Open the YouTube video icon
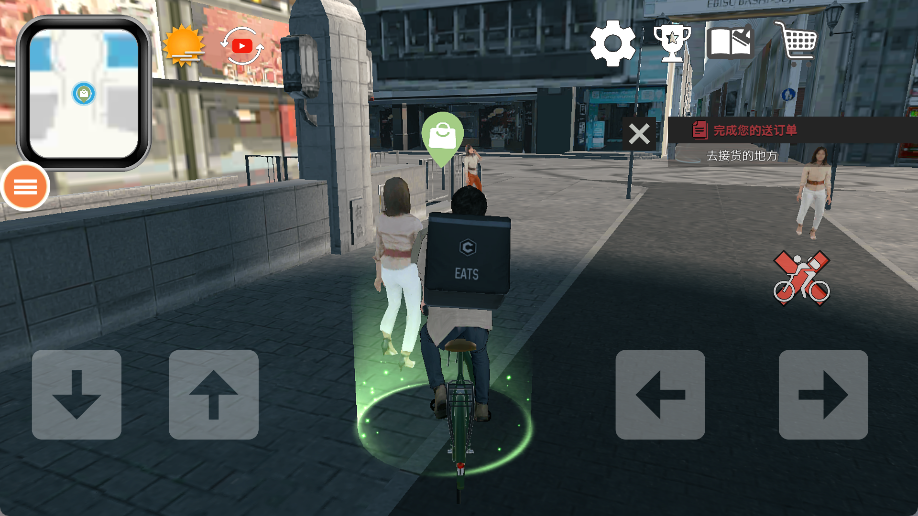 [242, 46]
